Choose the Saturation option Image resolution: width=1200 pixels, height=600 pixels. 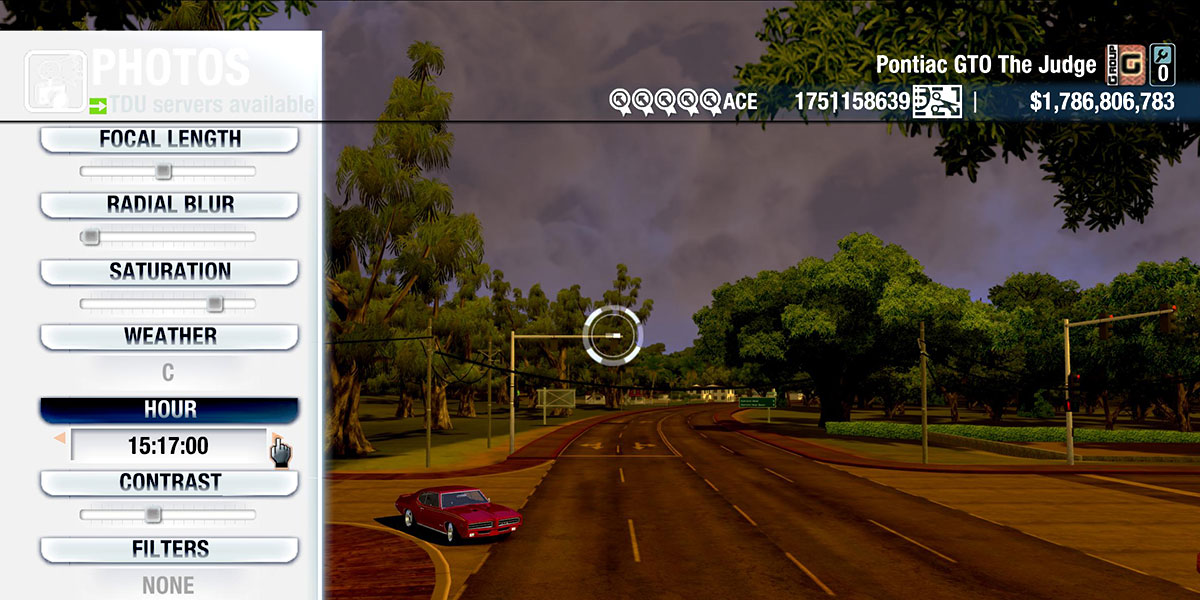click(169, 272)
